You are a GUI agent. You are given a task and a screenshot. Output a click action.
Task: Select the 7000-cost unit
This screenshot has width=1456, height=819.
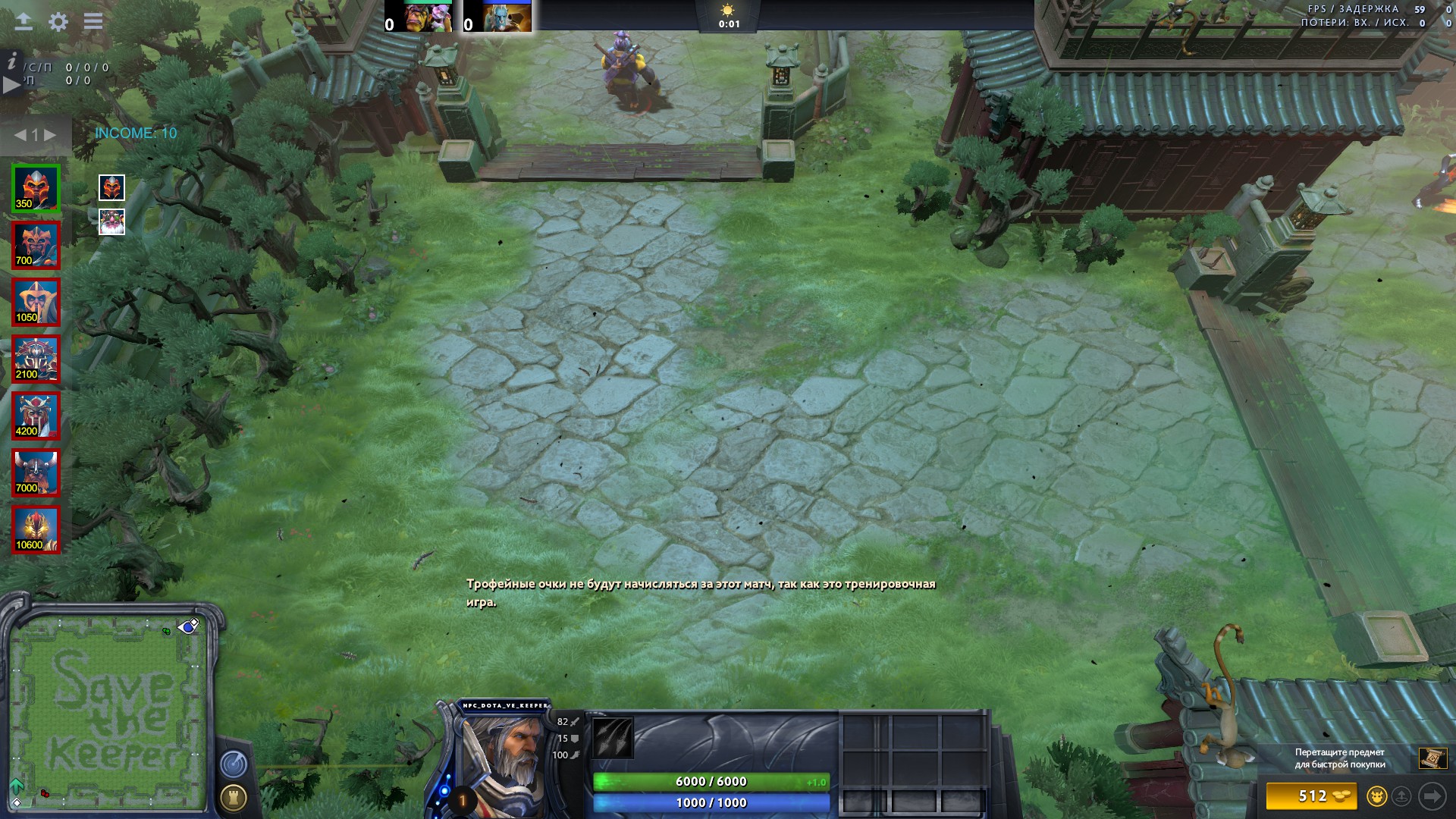coord(36,472)
